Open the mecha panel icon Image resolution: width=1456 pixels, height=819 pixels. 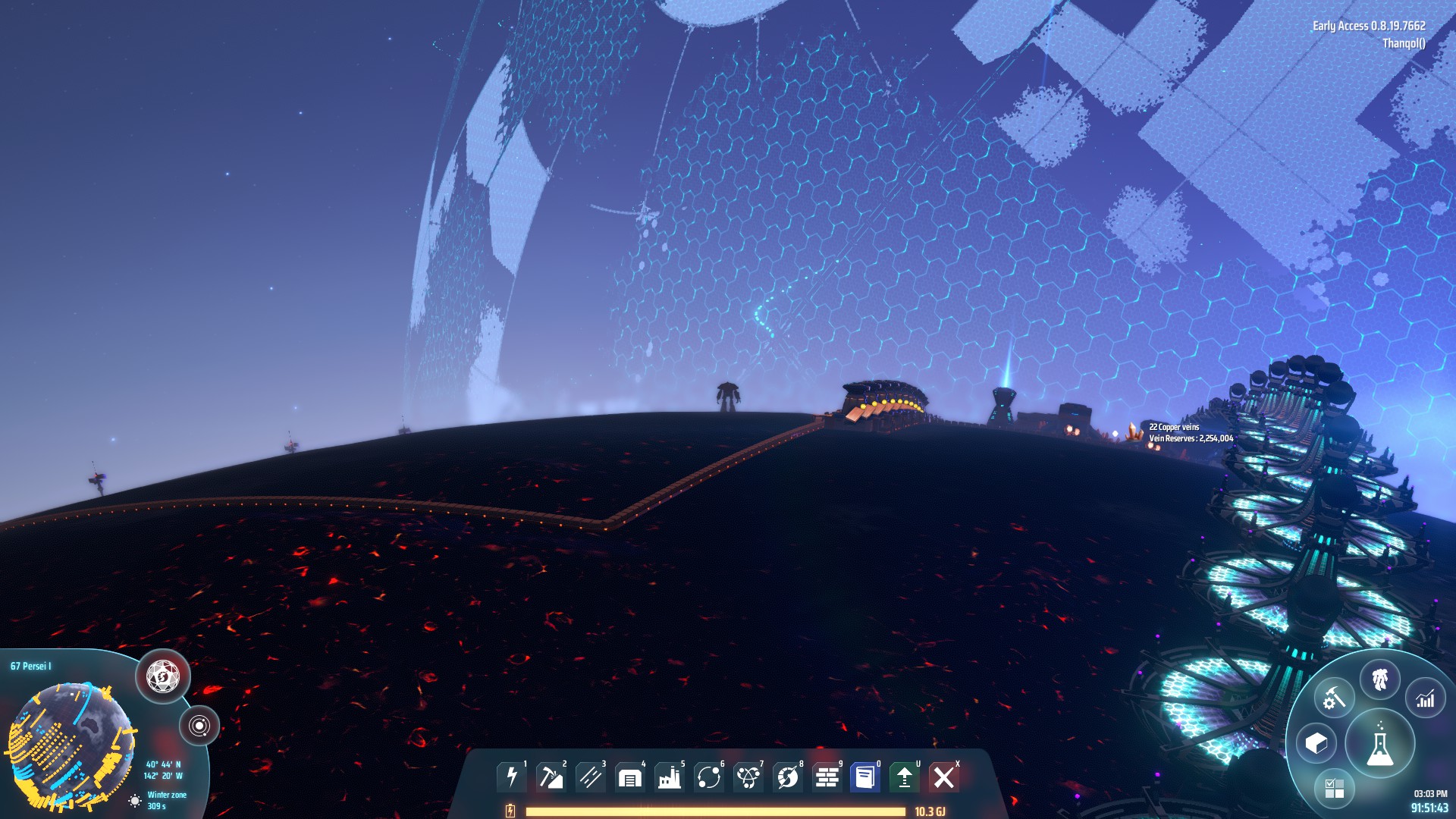(x=1379, y=679)
